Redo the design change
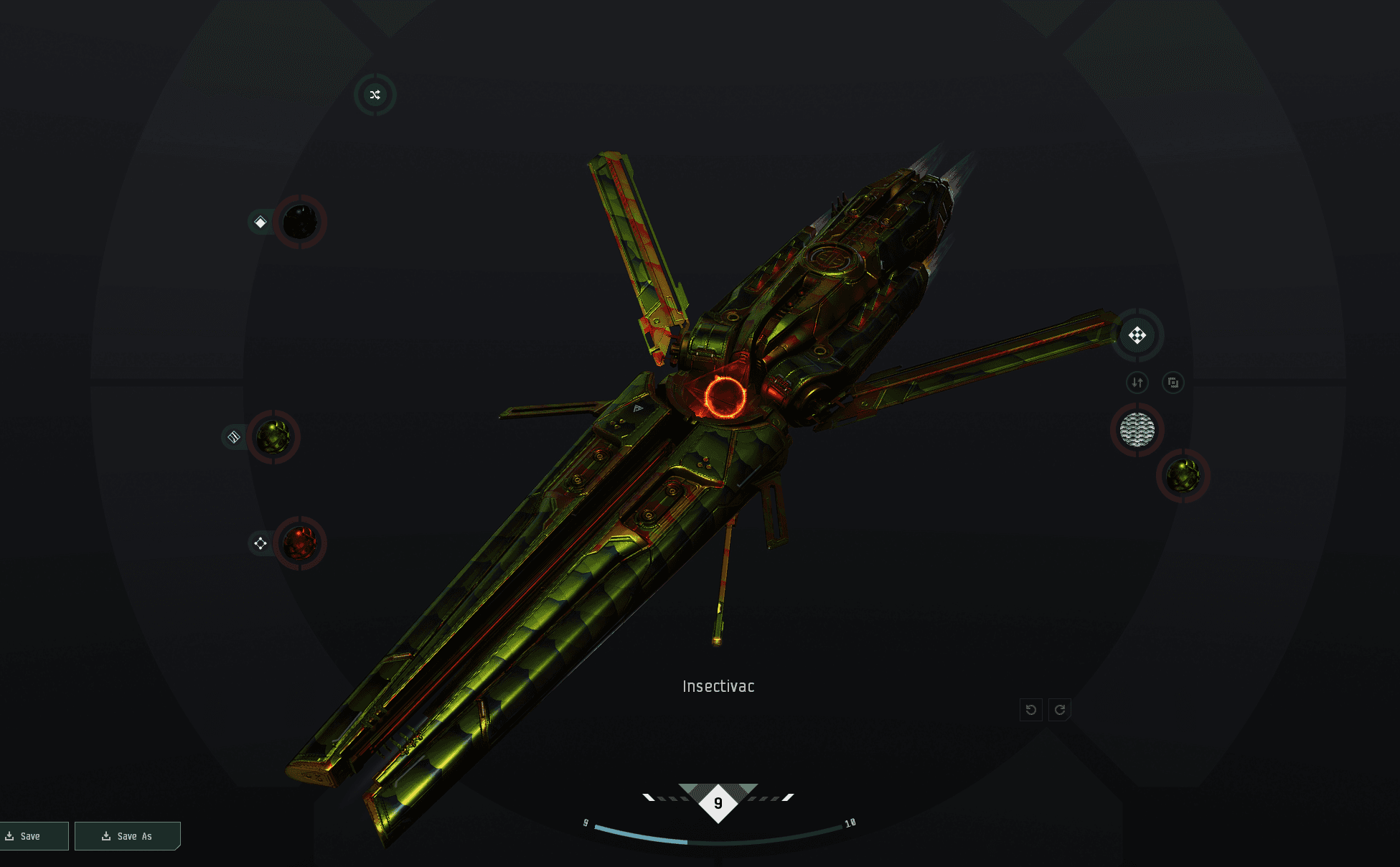Screen dimensions: 1400x867 click(1060, 710)
